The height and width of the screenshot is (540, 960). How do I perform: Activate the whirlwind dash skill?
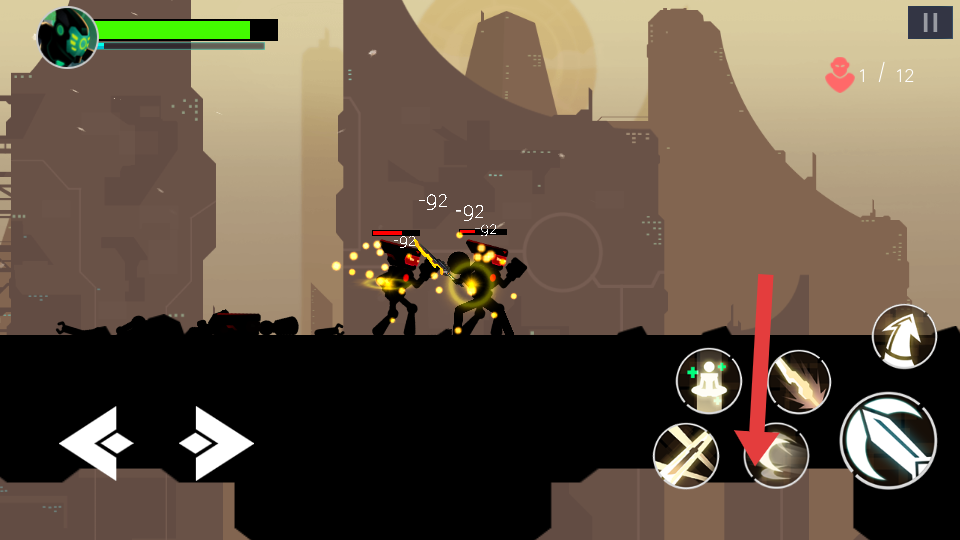point(777,457)
